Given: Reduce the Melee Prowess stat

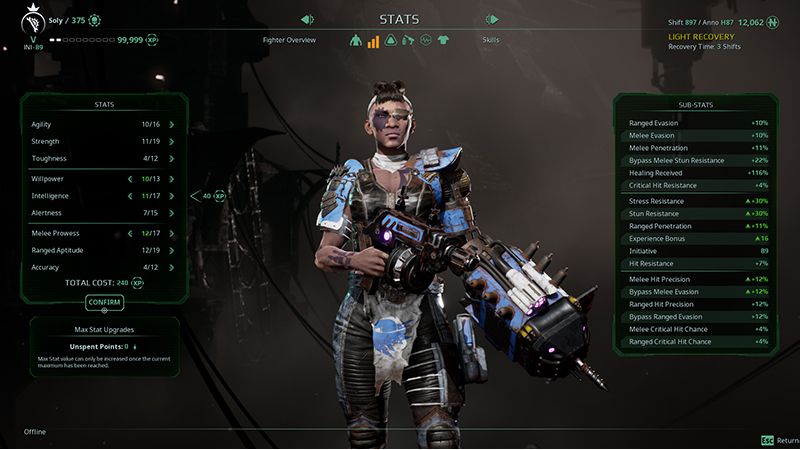Looking at the screenshot, I should click(x=130, y=233).
